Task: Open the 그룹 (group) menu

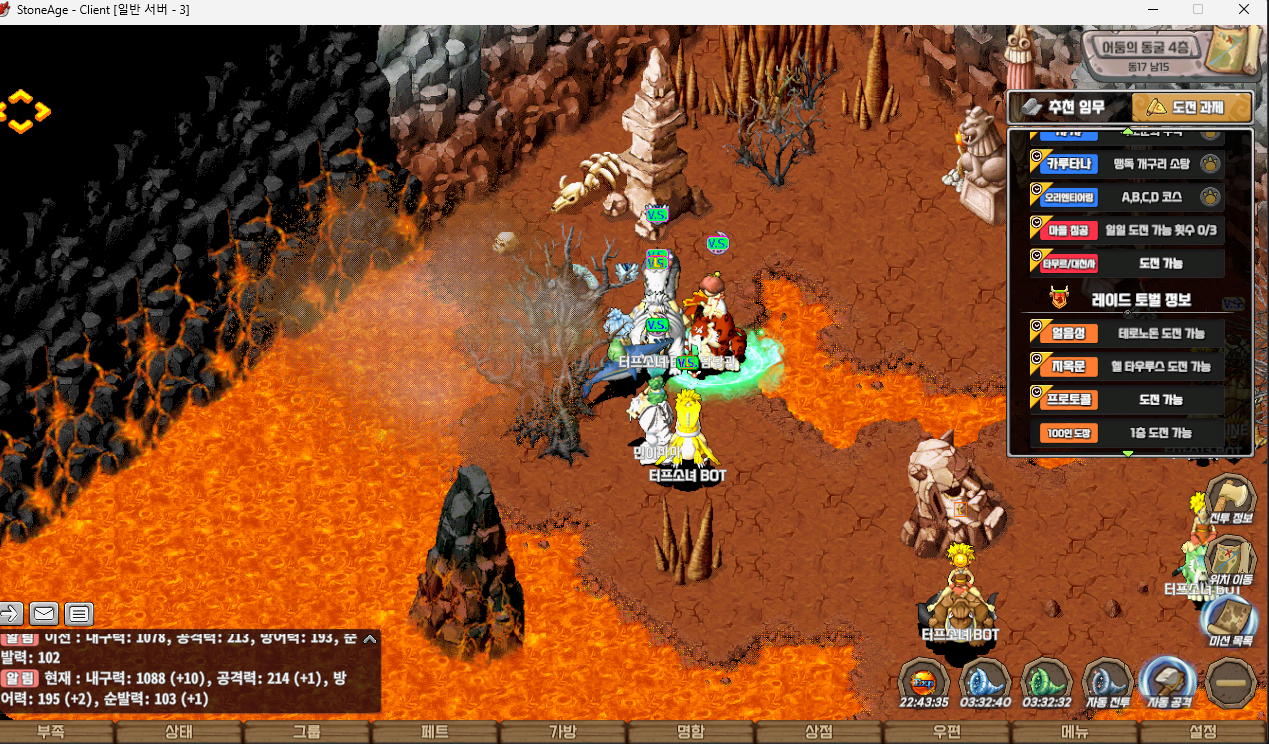Action: [307, 732]
